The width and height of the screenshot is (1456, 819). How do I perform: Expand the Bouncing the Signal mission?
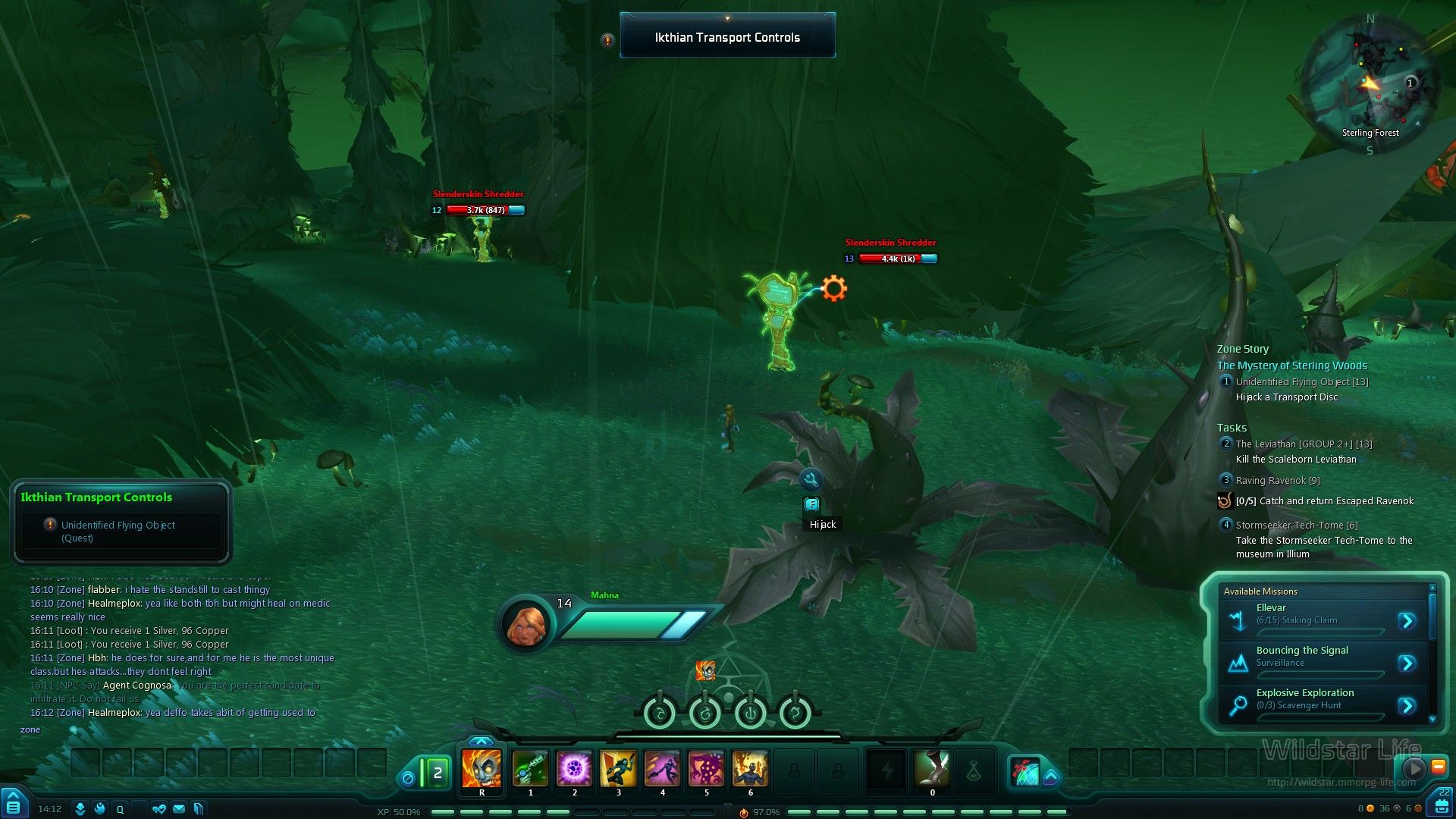(x=1407, y=664)
